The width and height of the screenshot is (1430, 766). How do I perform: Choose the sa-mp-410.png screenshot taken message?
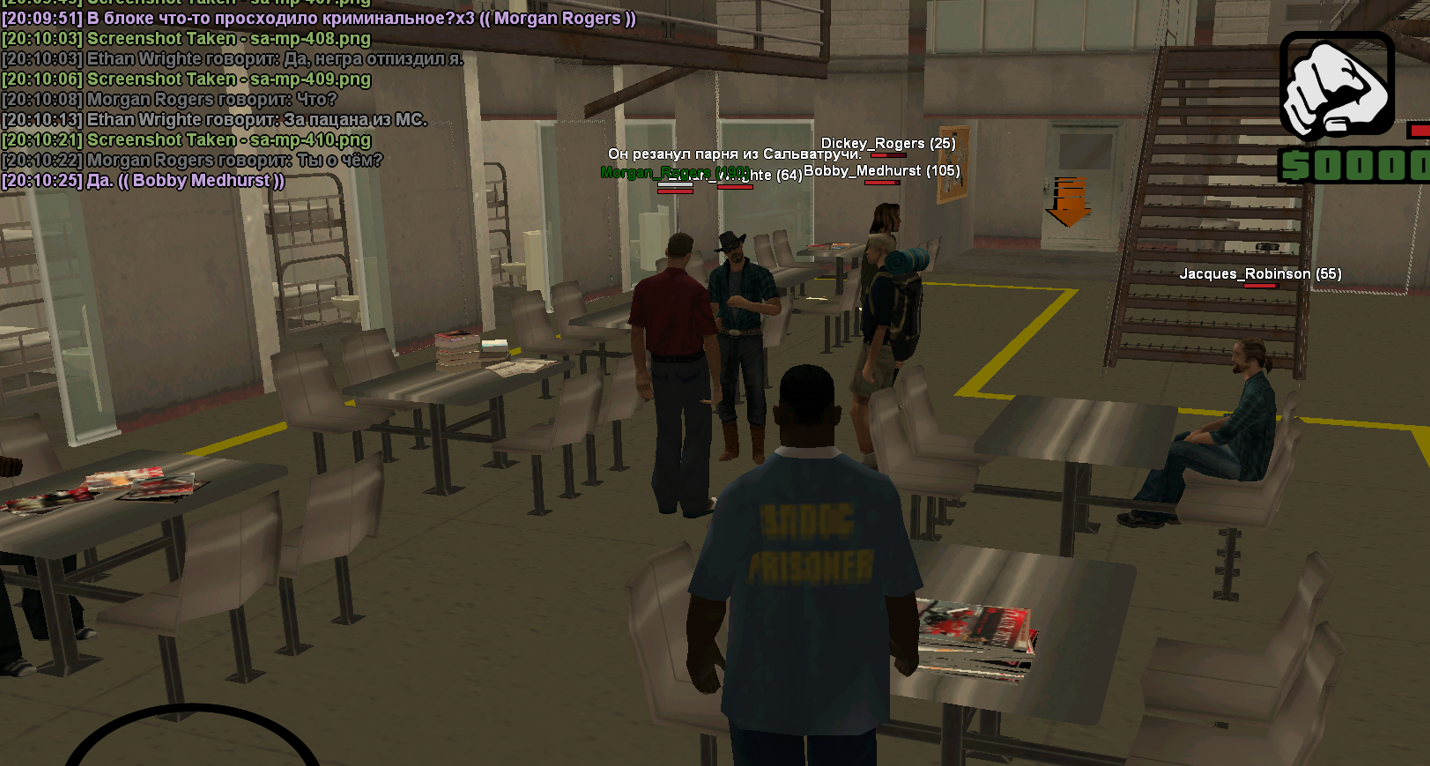pyautogui.click(x=186, y=140)
